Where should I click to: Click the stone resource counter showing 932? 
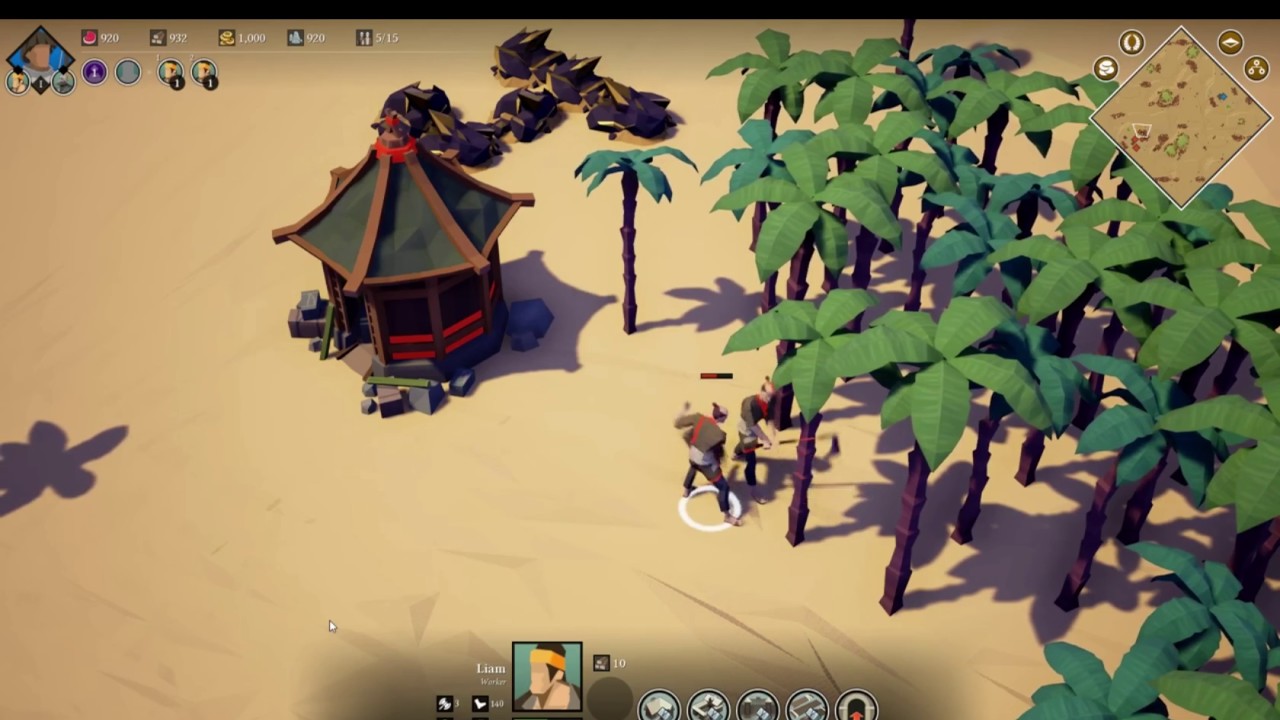coord(157,37)
